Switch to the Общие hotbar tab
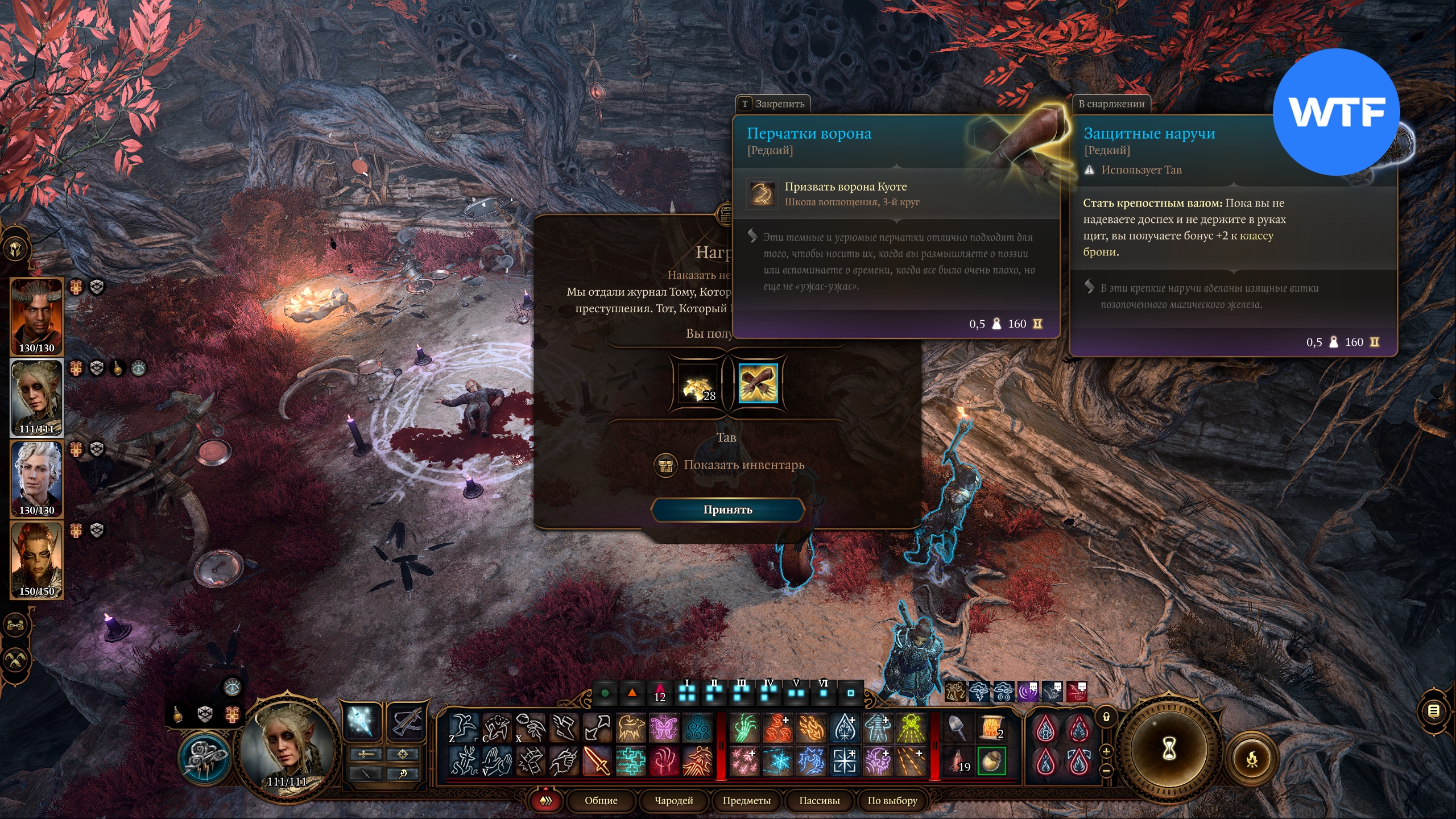The image size is (1456, 819). (x=601, y=801)
